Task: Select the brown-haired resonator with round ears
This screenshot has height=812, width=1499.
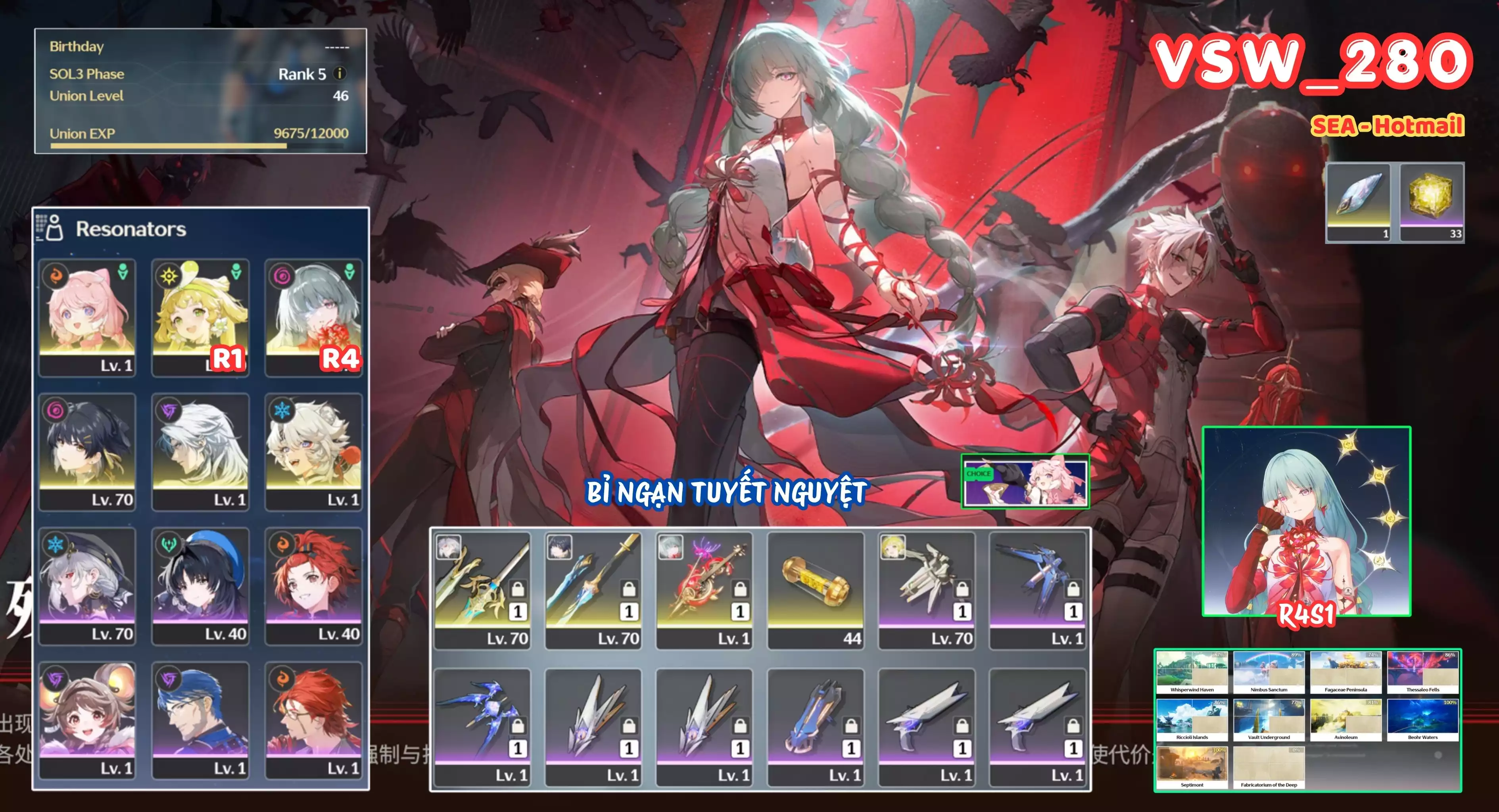Action: click(87, 720)
